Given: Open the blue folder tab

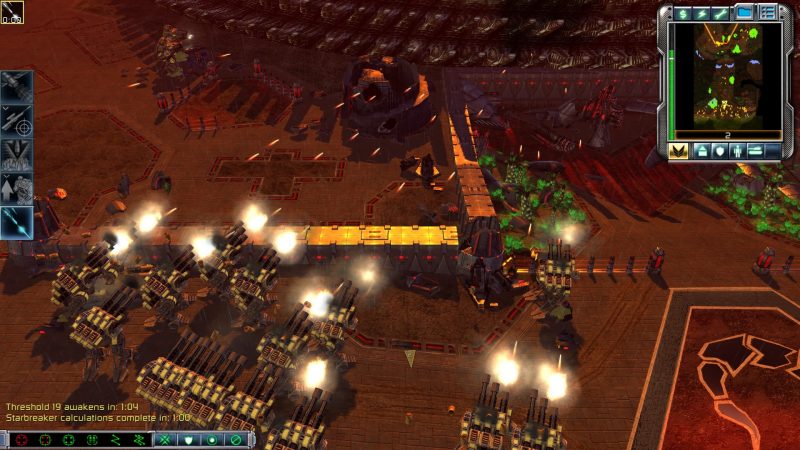Looking at the screenshot, I should point(744,13).
